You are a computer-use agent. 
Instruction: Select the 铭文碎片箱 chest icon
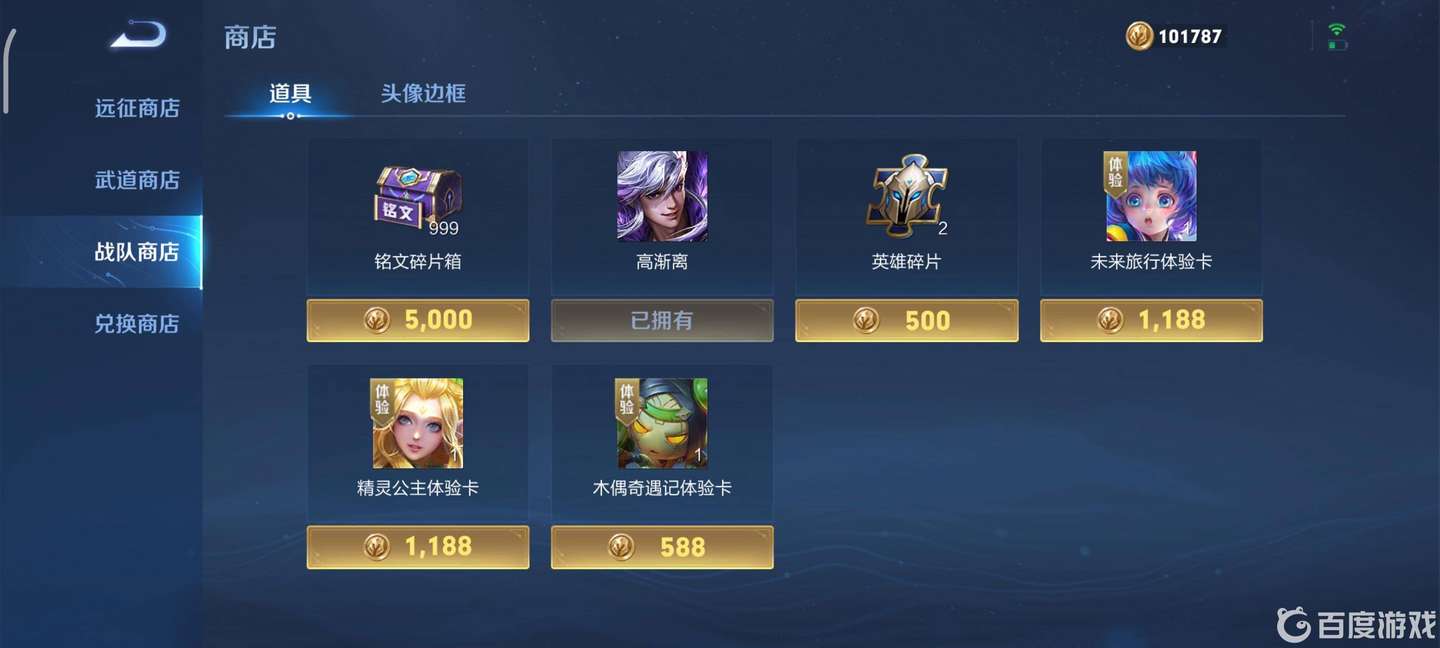(x=418, y=197)
